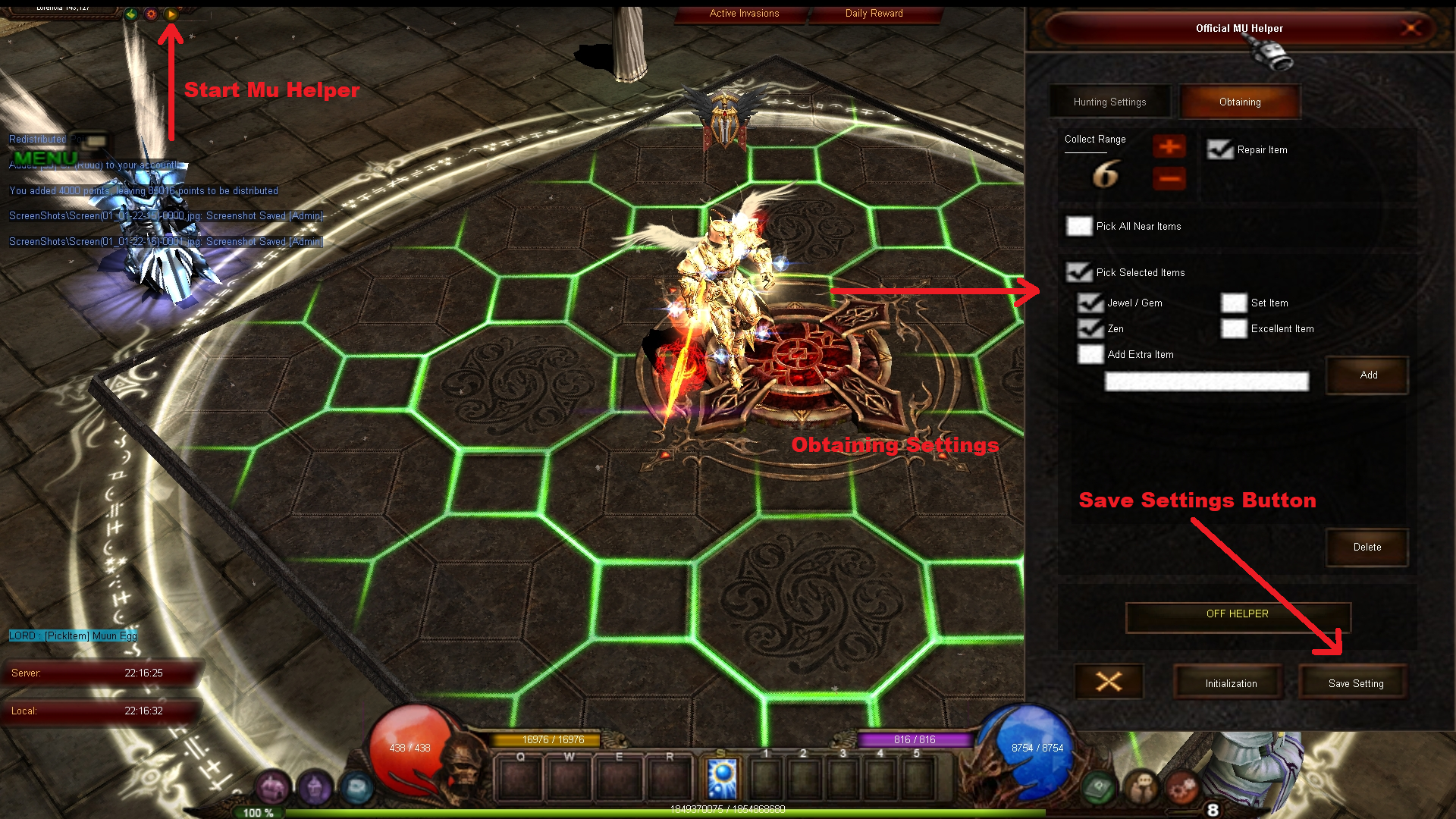Enable the Pick All Near Items checkbox

1079,226
